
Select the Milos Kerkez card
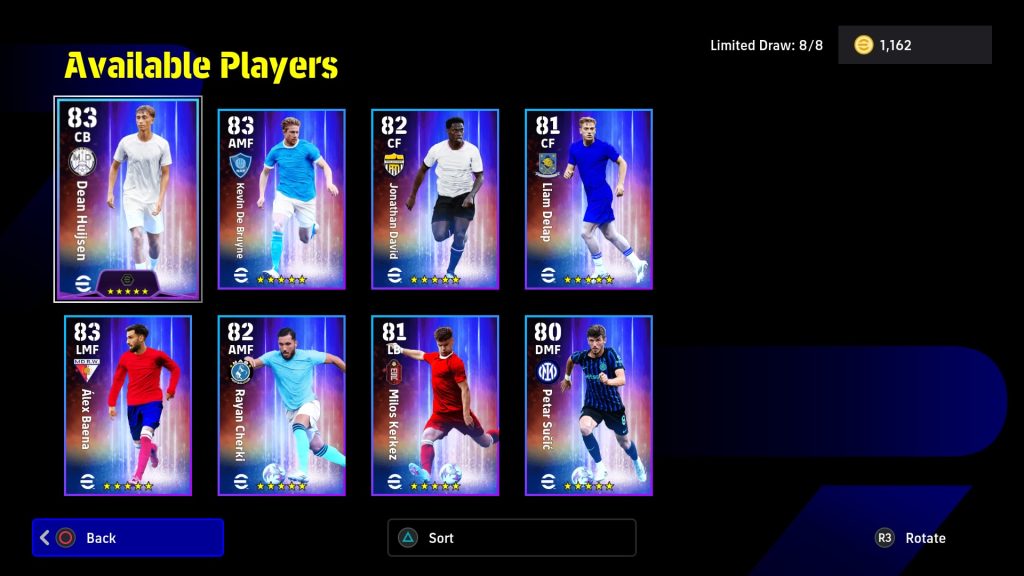coord(435,405)
